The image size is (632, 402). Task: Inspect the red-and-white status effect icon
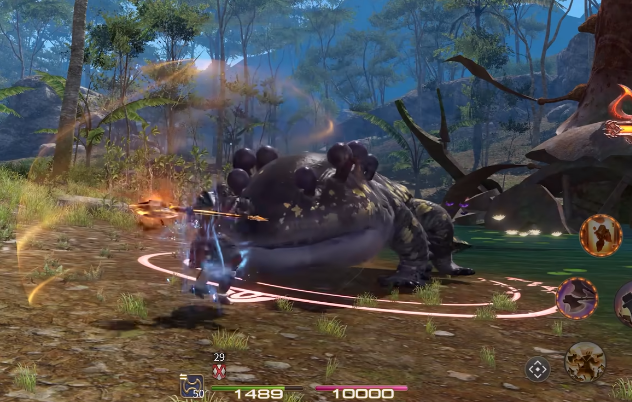[220, 371]
